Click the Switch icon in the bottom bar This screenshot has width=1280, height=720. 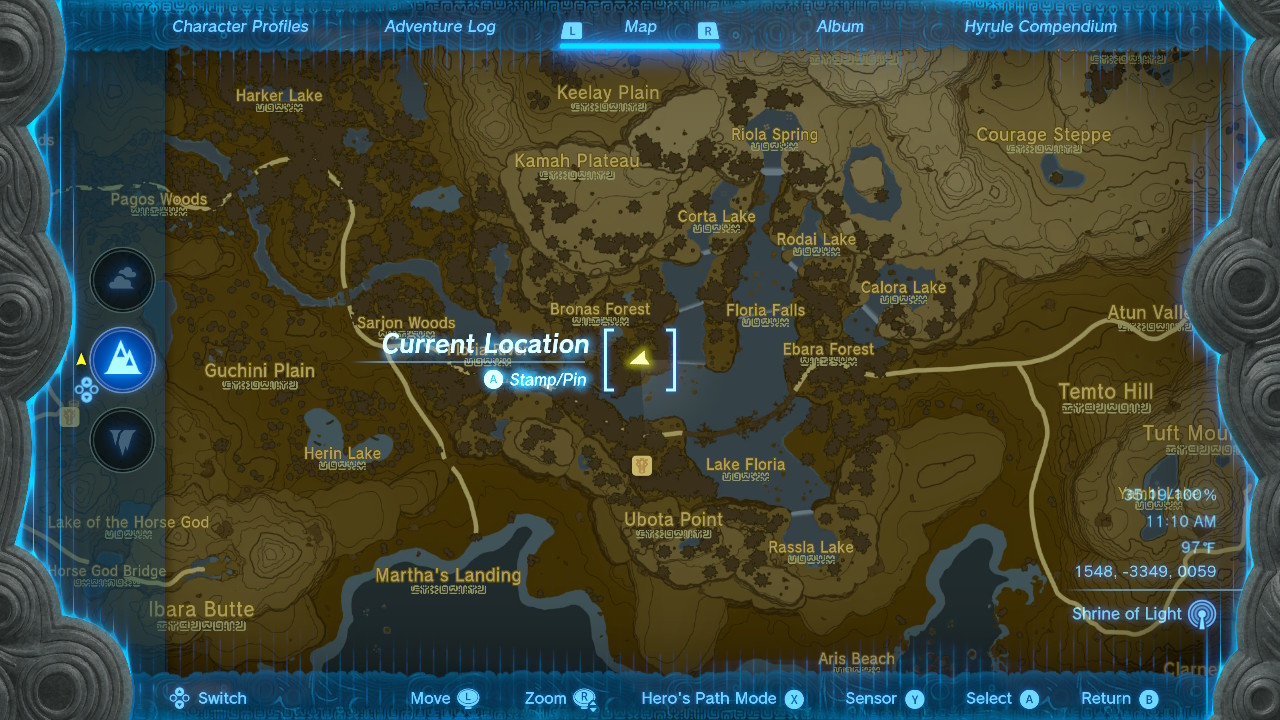point(178,698)
